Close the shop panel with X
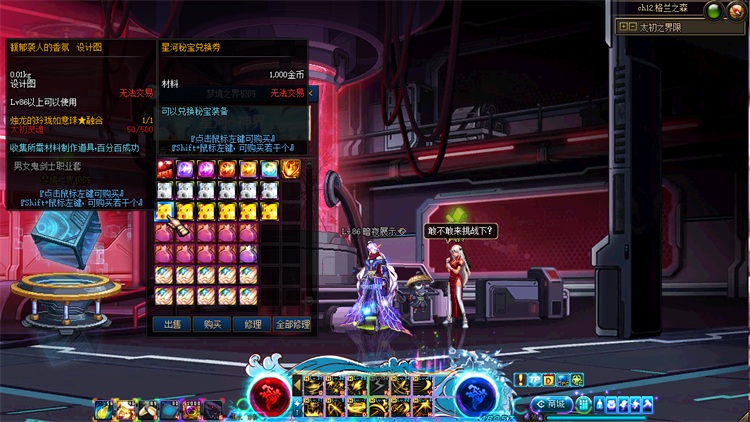Image resolution: width=750 pixels, height=422 pixels. click(311, 93)
